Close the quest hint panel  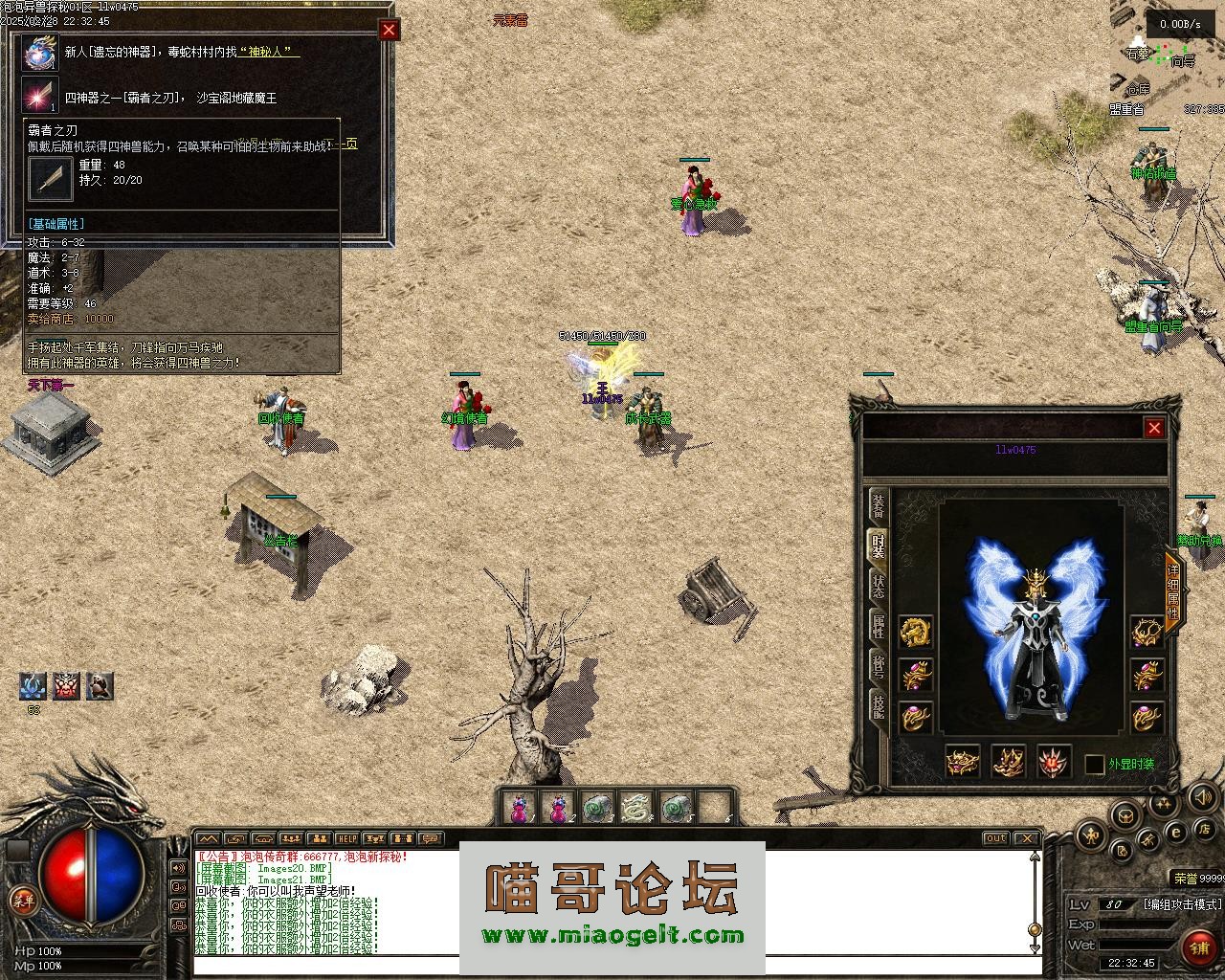[389, 30]
